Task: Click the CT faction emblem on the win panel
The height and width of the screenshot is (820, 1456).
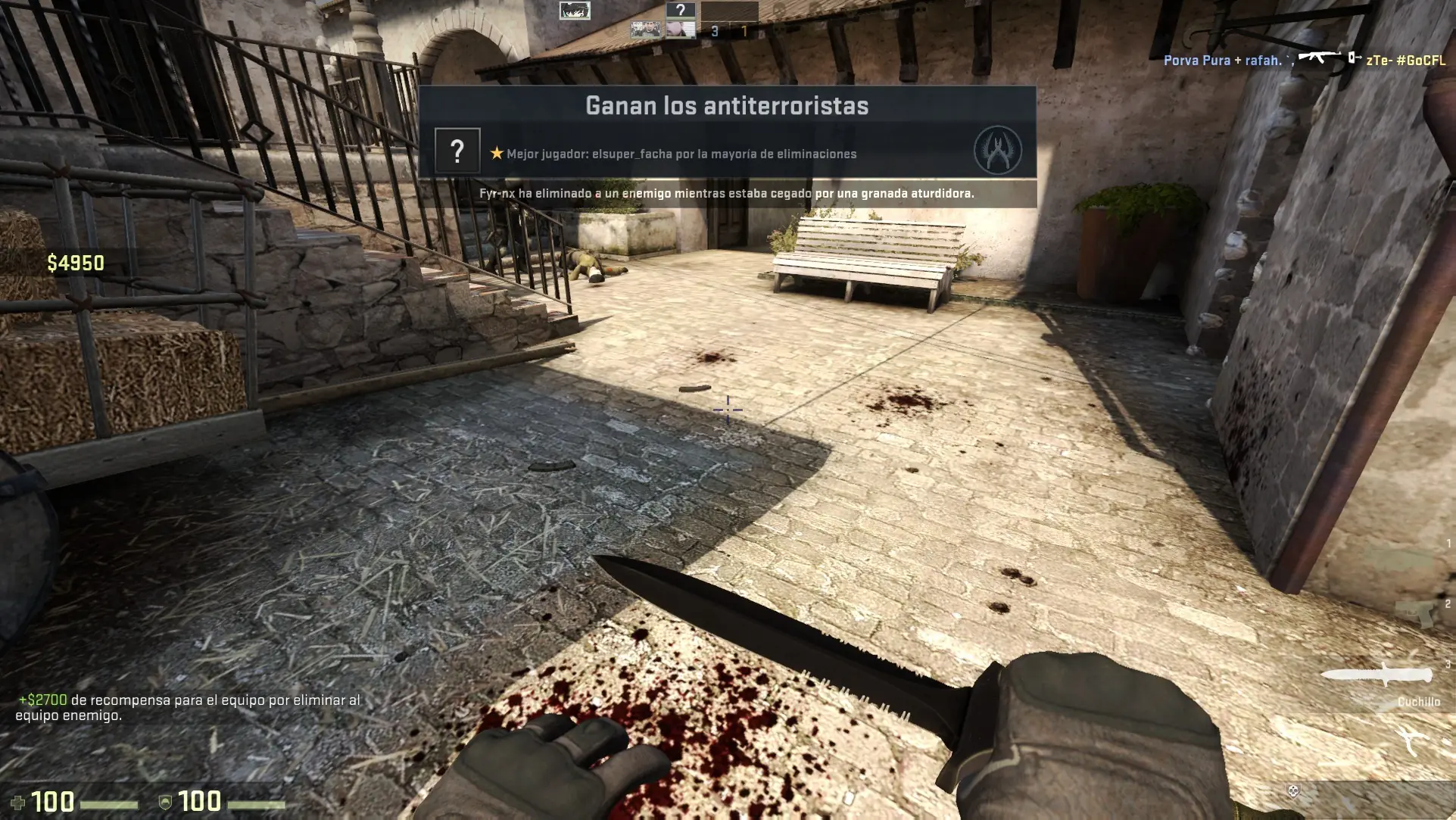Action: [x=997, y=148]
